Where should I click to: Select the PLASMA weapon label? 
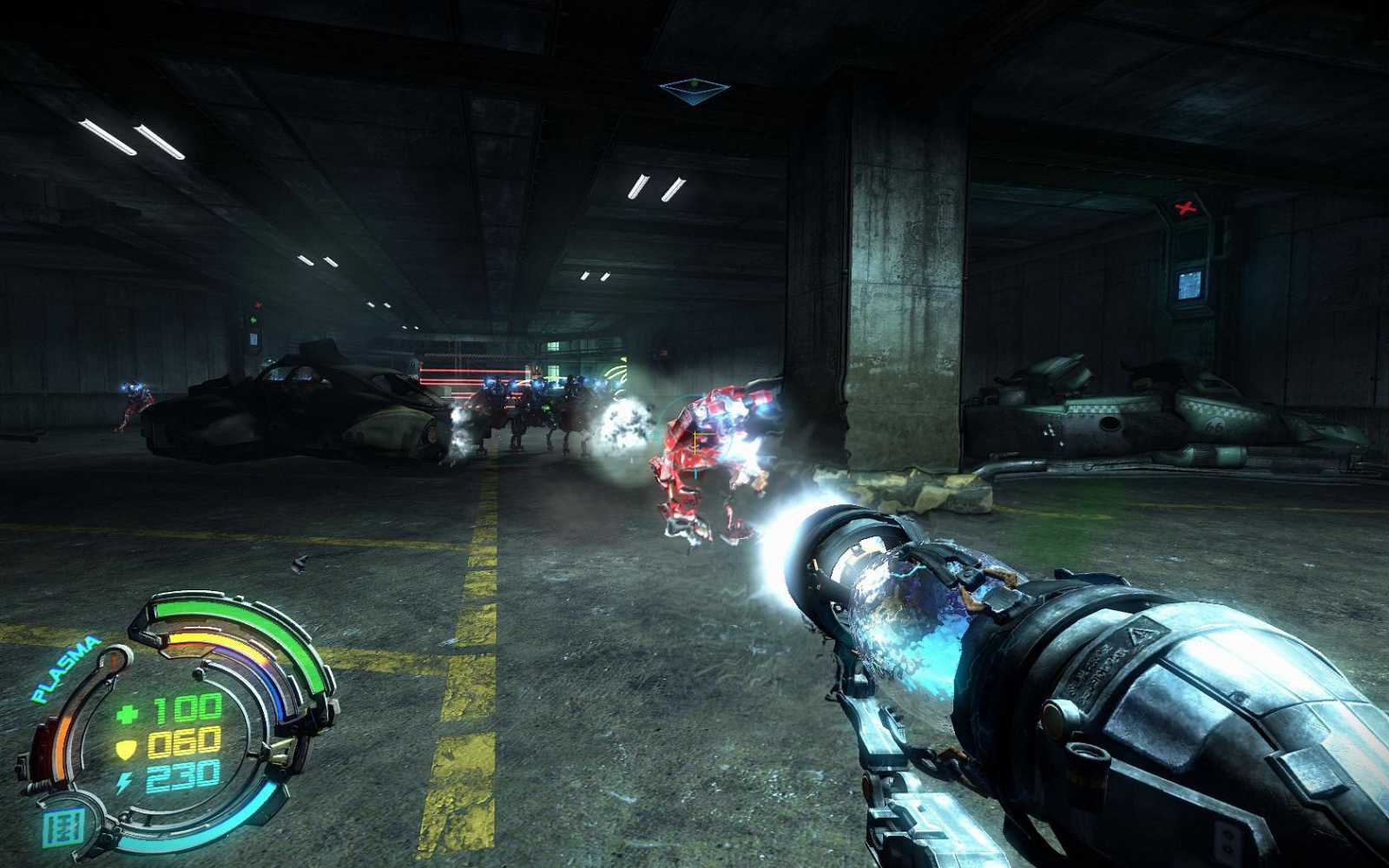coord(65,670)
